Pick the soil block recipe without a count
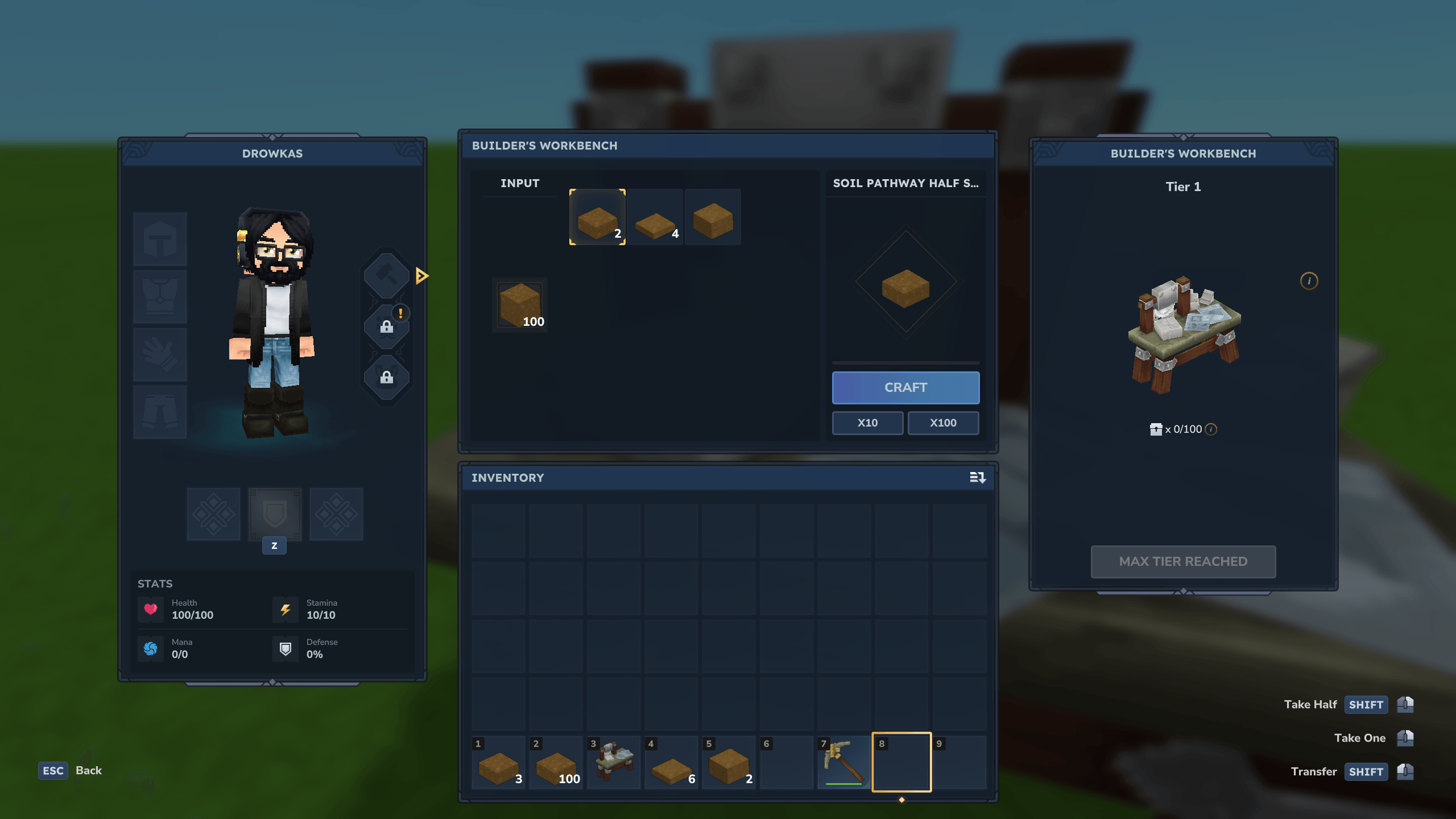 (x=713, y=217)
